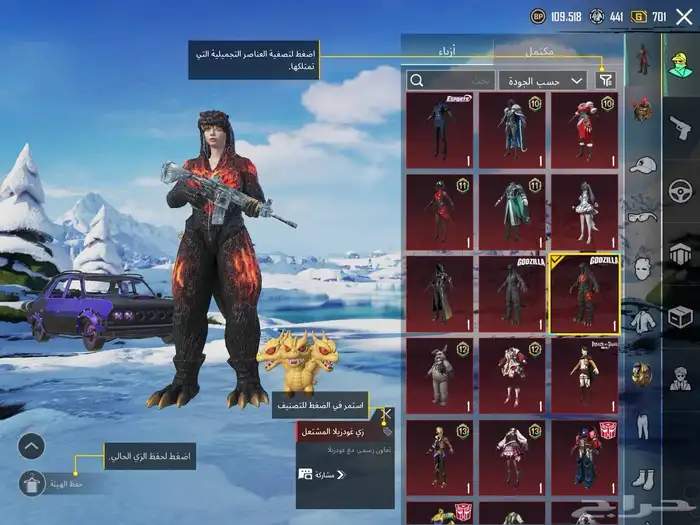Show the glasses category

(641, 216)
